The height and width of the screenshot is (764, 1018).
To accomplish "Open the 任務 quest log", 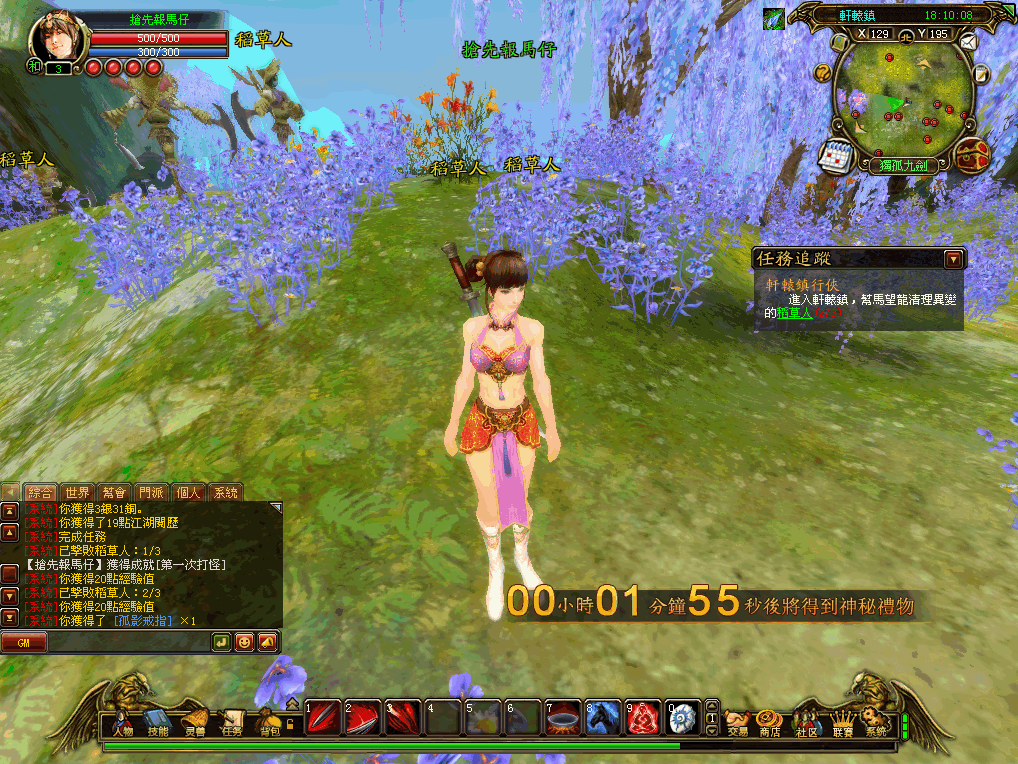I will pos(232,722).
